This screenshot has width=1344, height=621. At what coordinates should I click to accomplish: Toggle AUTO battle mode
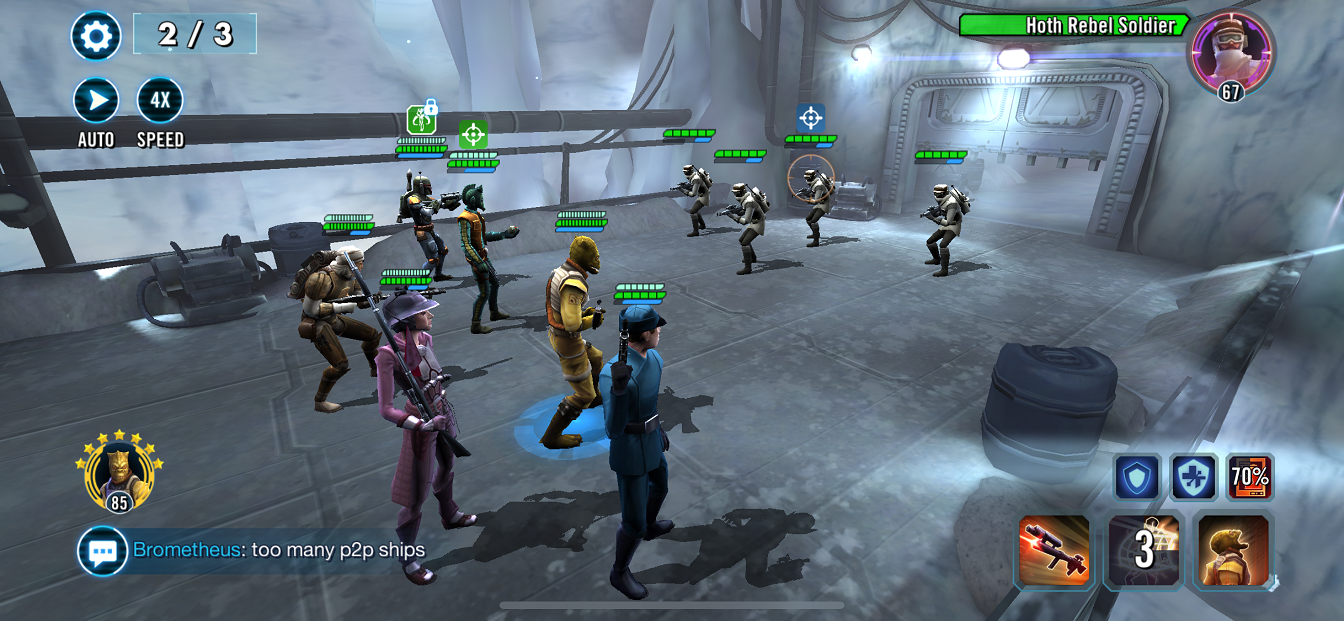(x=96, y=101)
